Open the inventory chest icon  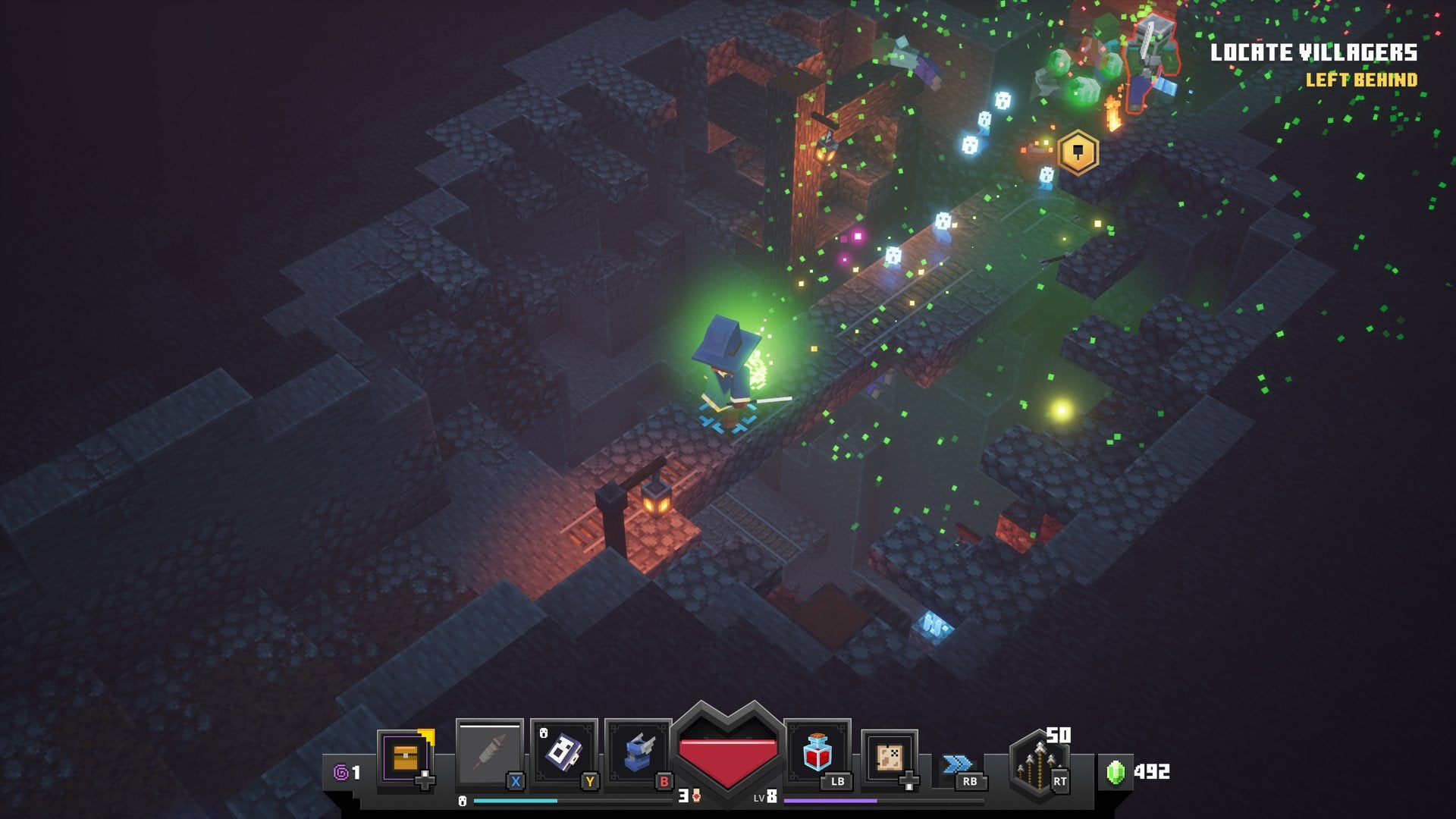406,758
